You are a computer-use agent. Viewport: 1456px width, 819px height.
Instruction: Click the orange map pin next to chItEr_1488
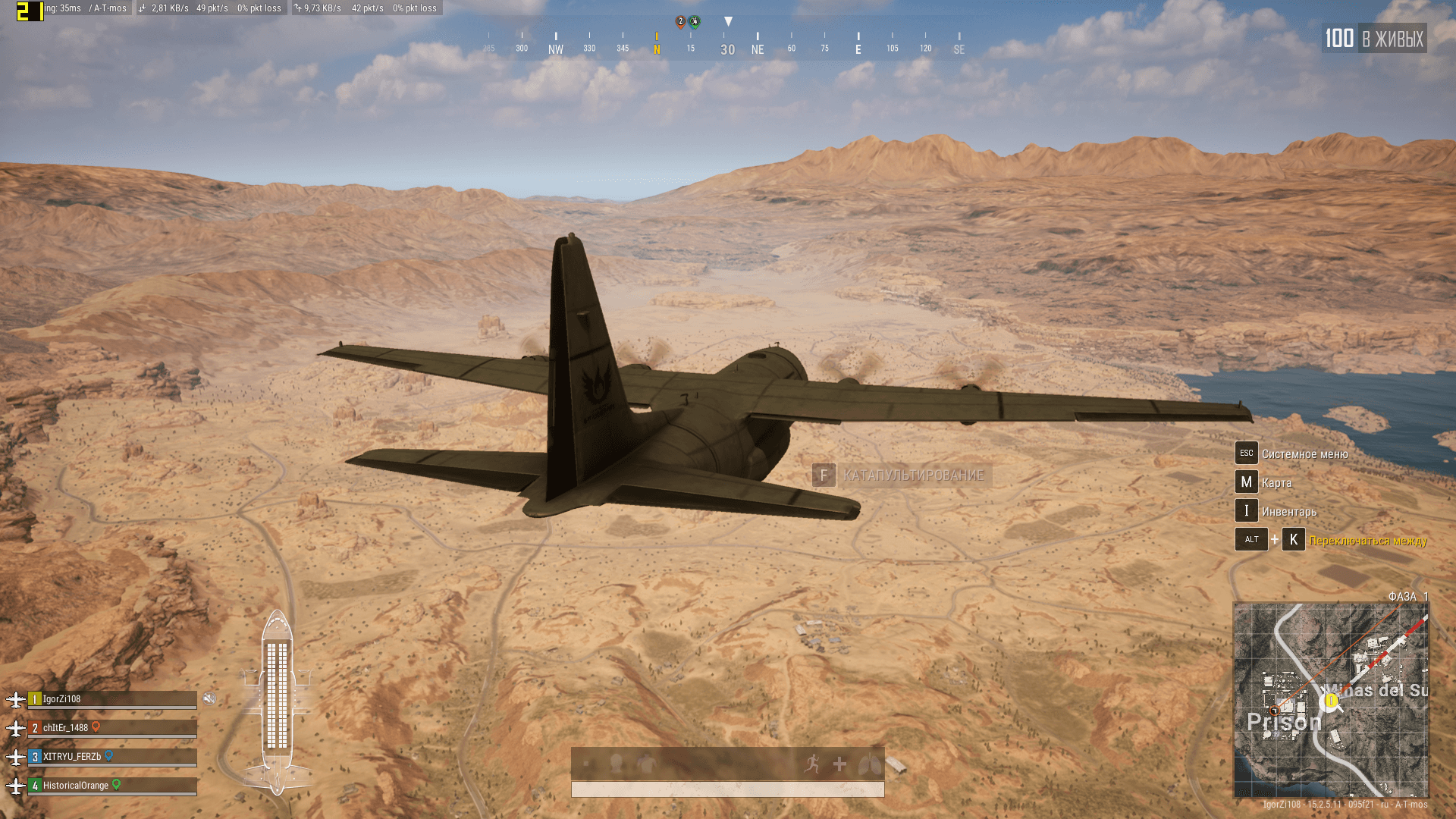[96, 727]
